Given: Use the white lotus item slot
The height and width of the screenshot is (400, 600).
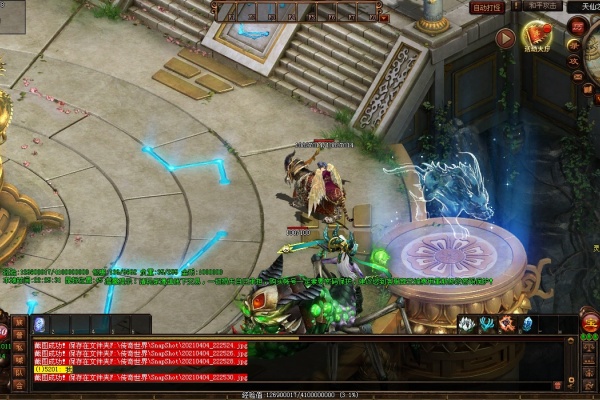Looking at the screenshot, I should 467,324.
